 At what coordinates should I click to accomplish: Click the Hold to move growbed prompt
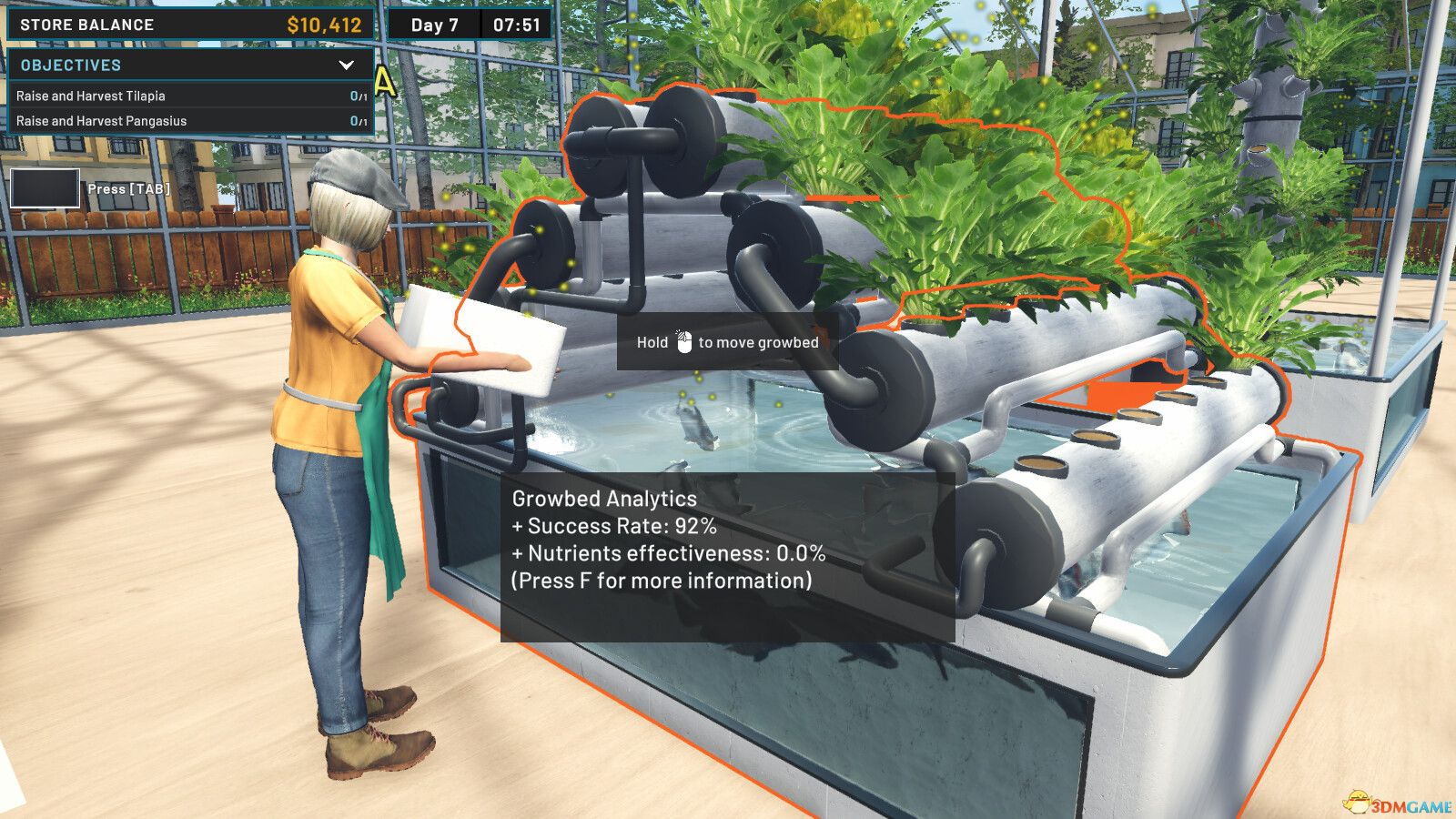(726, 342)
